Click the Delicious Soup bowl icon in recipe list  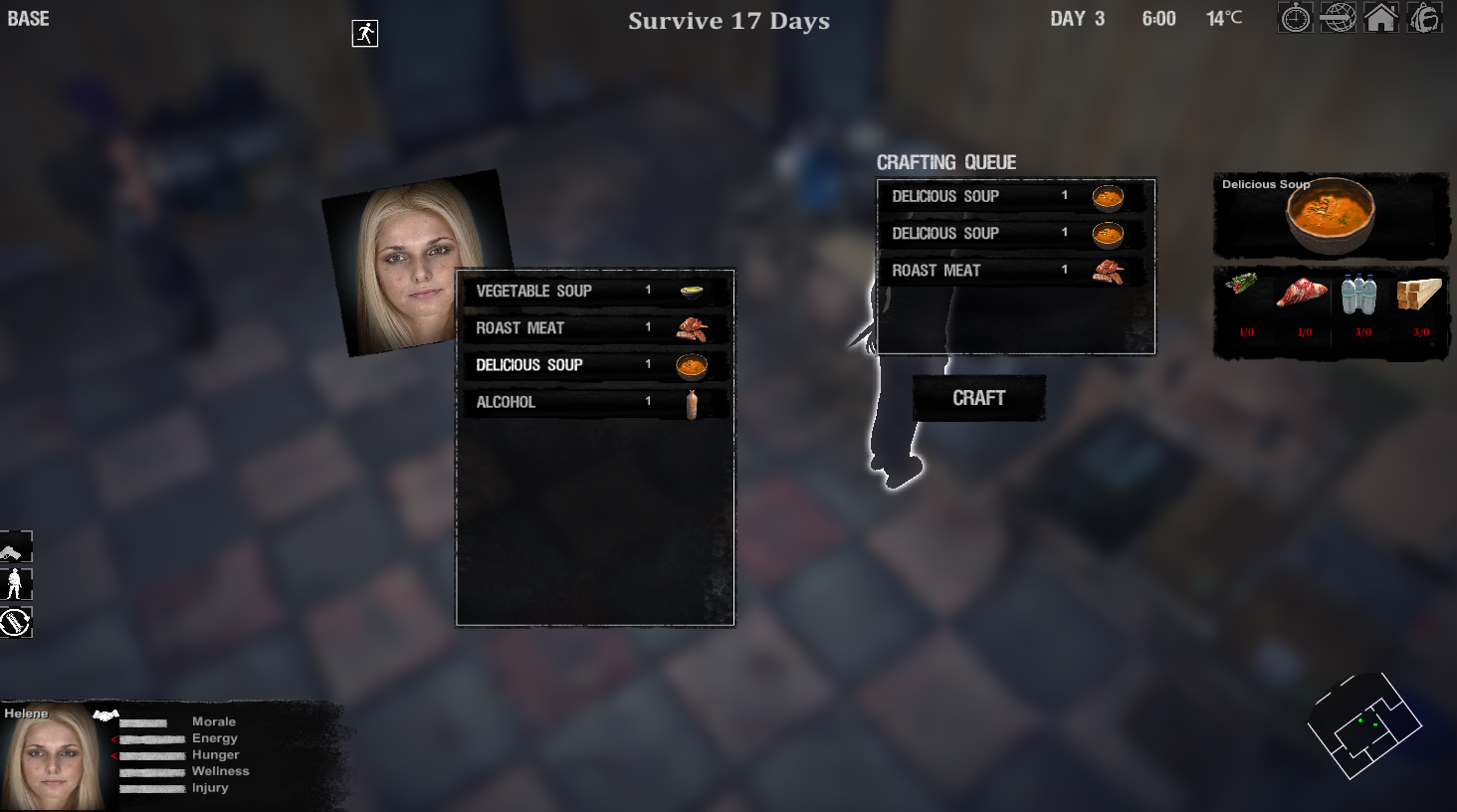pos(693,365)
